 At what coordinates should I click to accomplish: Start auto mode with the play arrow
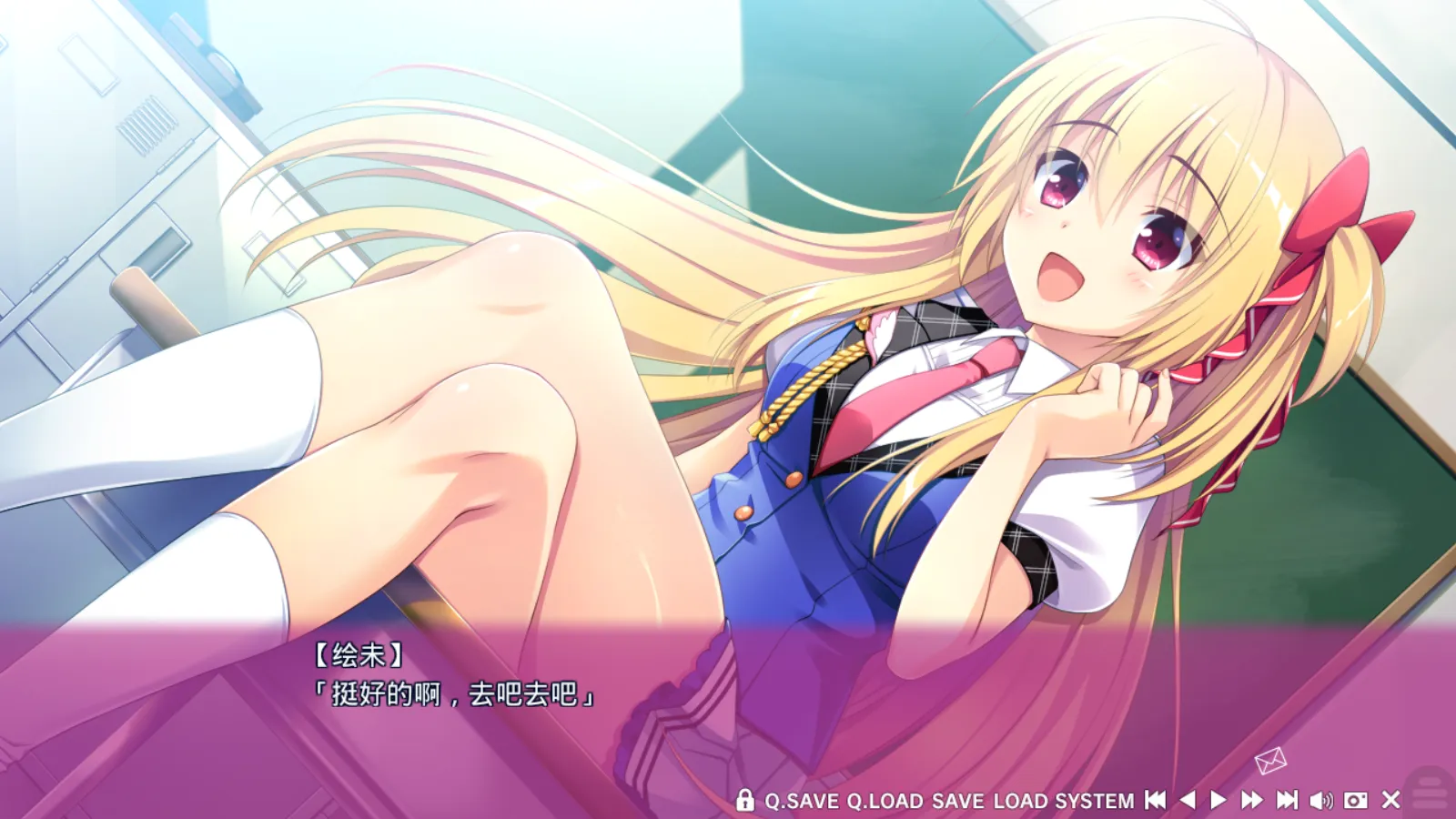tap(1218, 800)
